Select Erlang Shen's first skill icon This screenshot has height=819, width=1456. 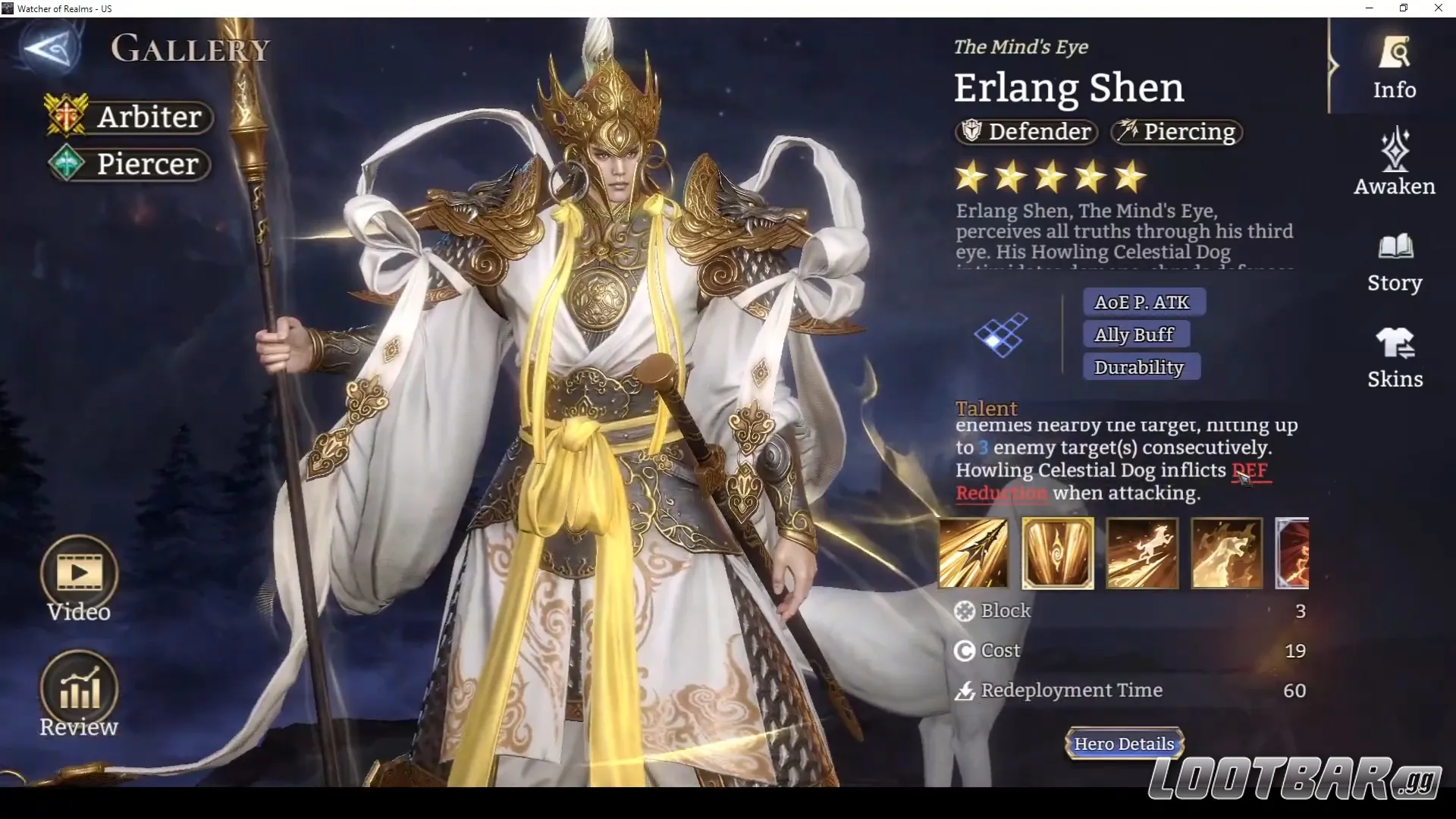click(973, 553)
